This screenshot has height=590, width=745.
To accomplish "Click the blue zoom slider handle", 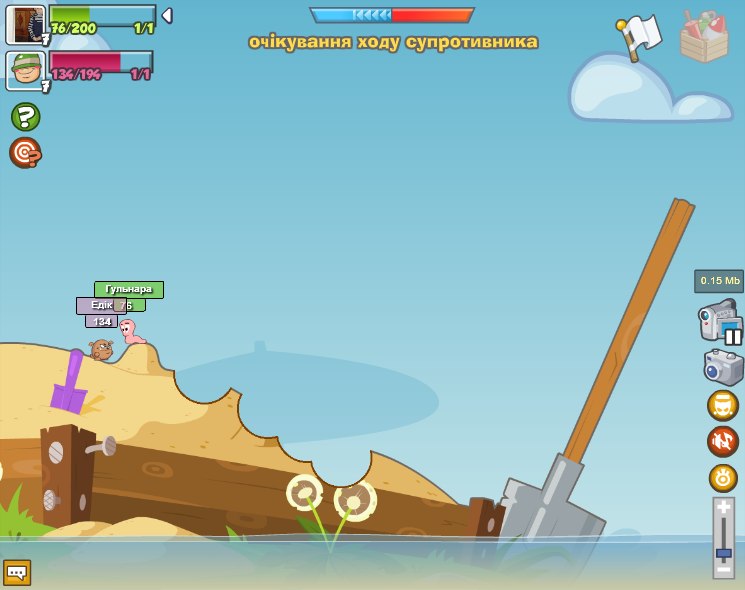I will point(723,553).
